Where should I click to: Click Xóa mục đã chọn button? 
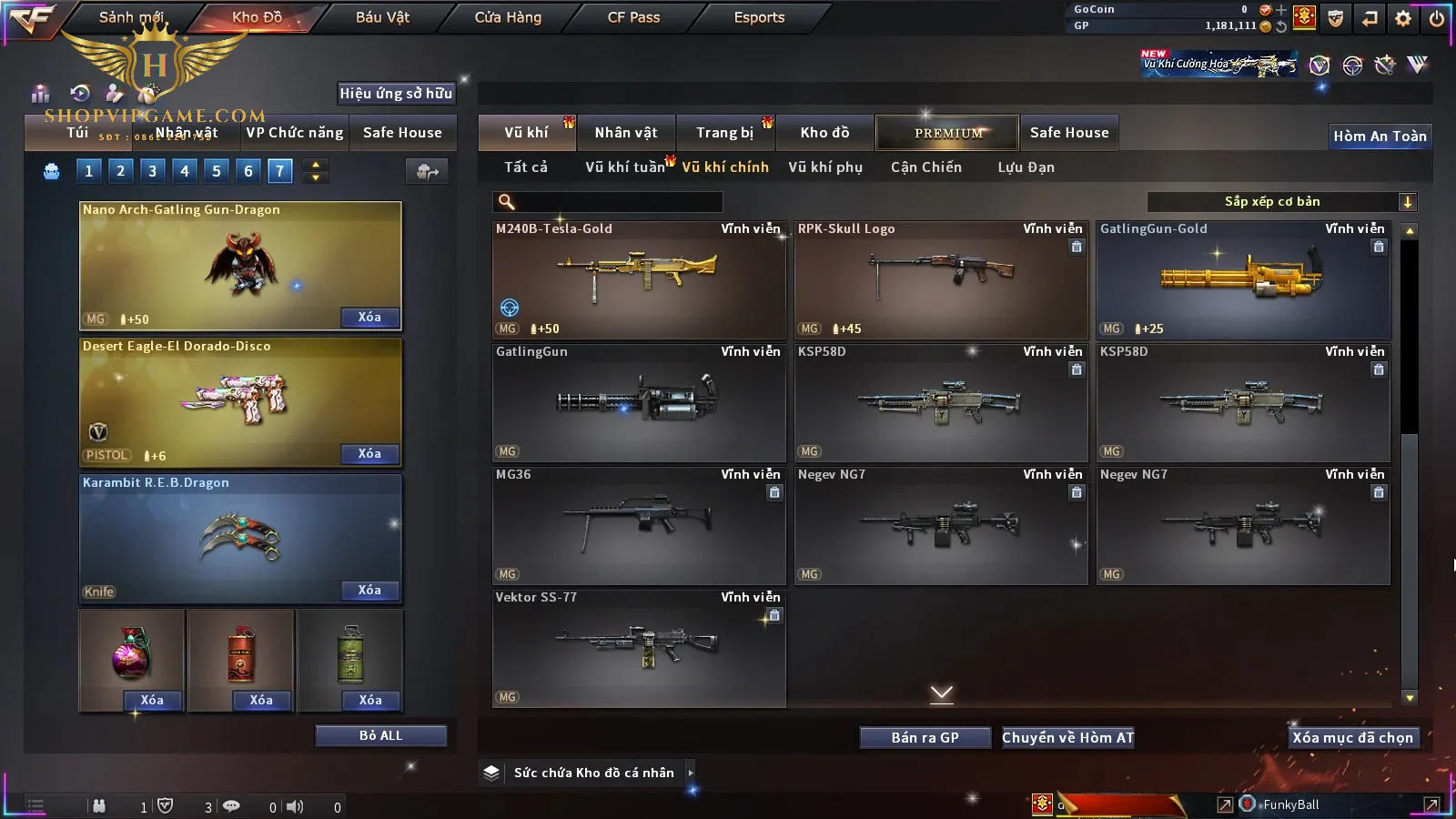(x=1352, y=737)
